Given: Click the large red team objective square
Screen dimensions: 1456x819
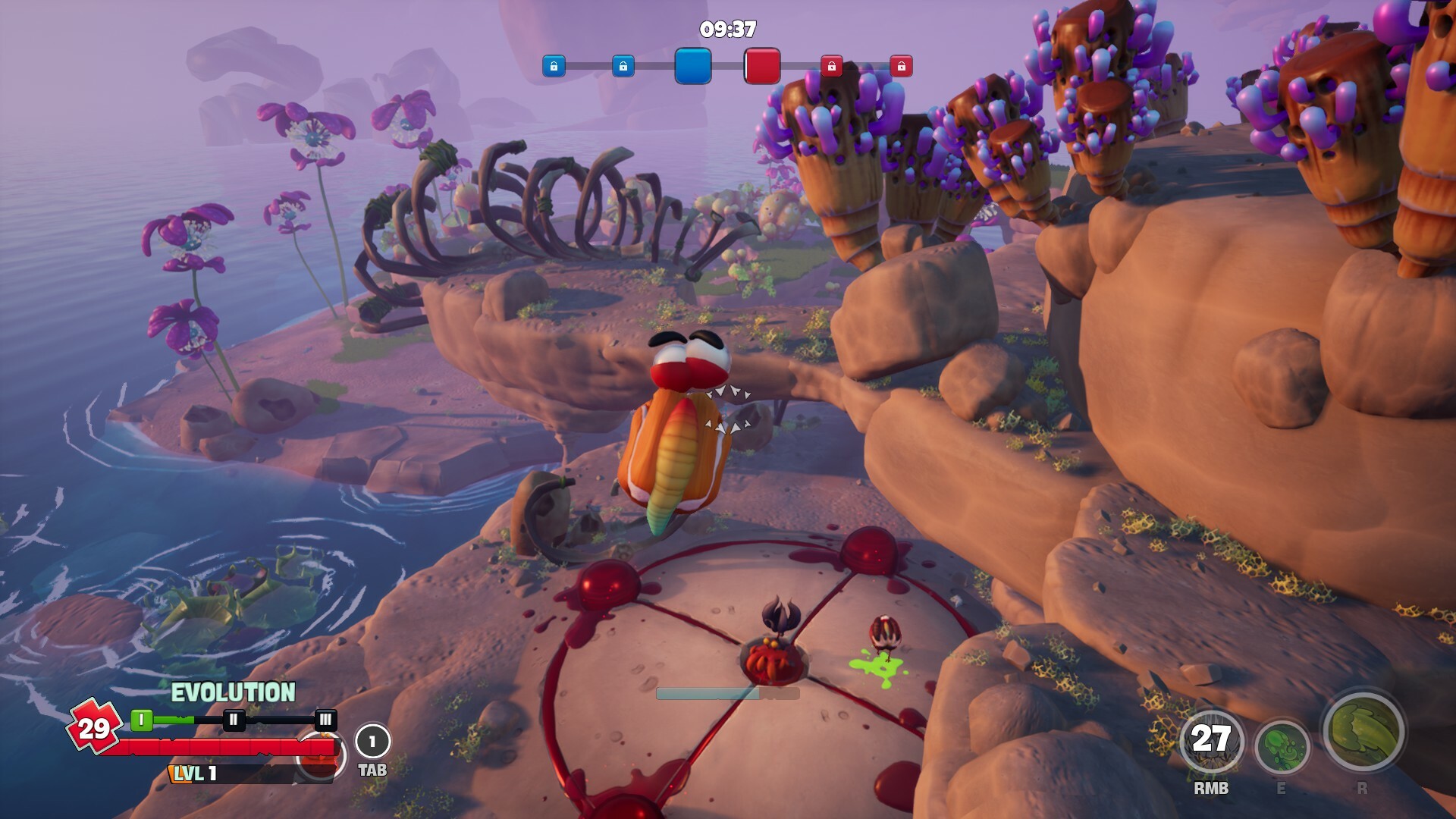Looking at the screenshot, I should (762, 66).
